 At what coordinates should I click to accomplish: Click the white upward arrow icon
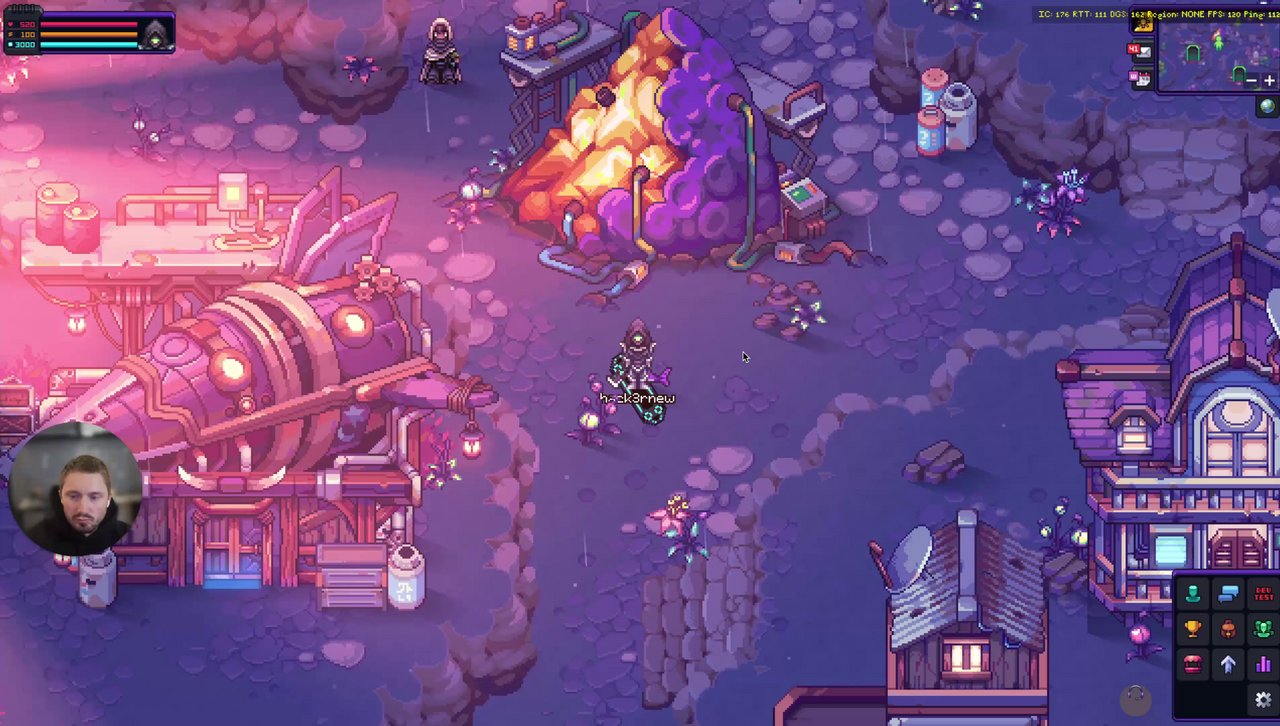pyautogui.click(x=1228, y=664)
